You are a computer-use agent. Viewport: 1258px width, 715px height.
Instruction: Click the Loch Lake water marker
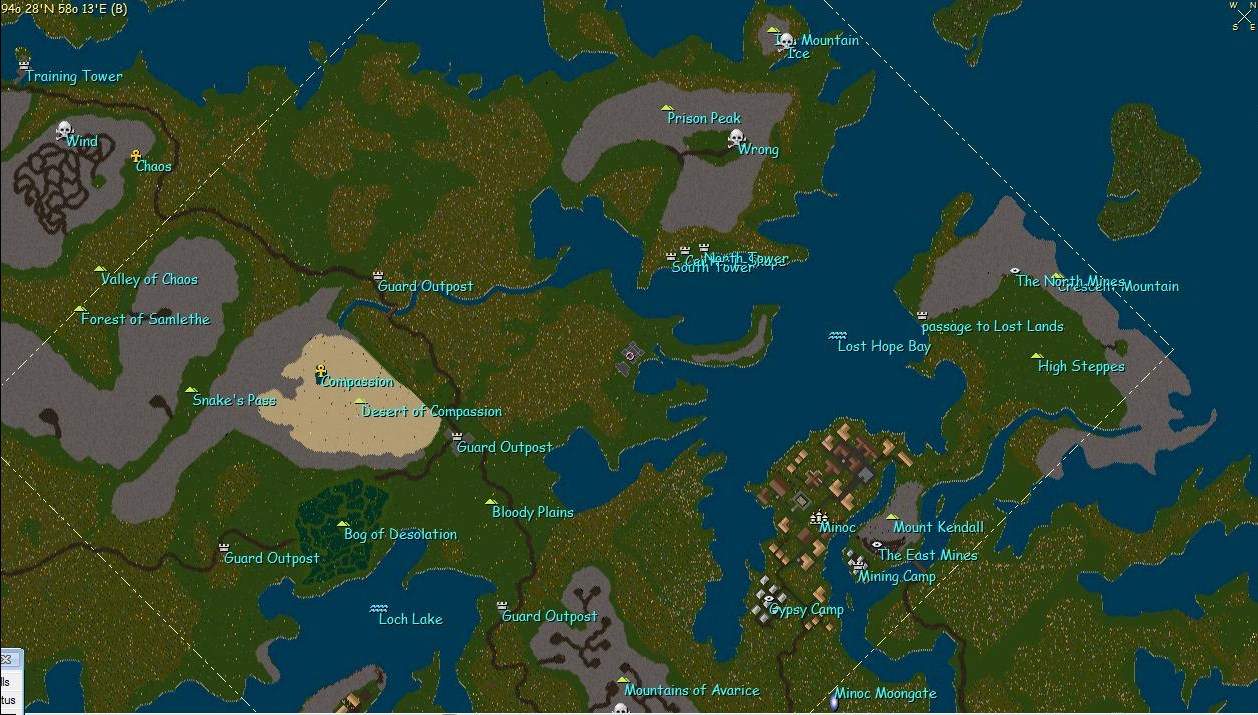(x=379, y=608)
